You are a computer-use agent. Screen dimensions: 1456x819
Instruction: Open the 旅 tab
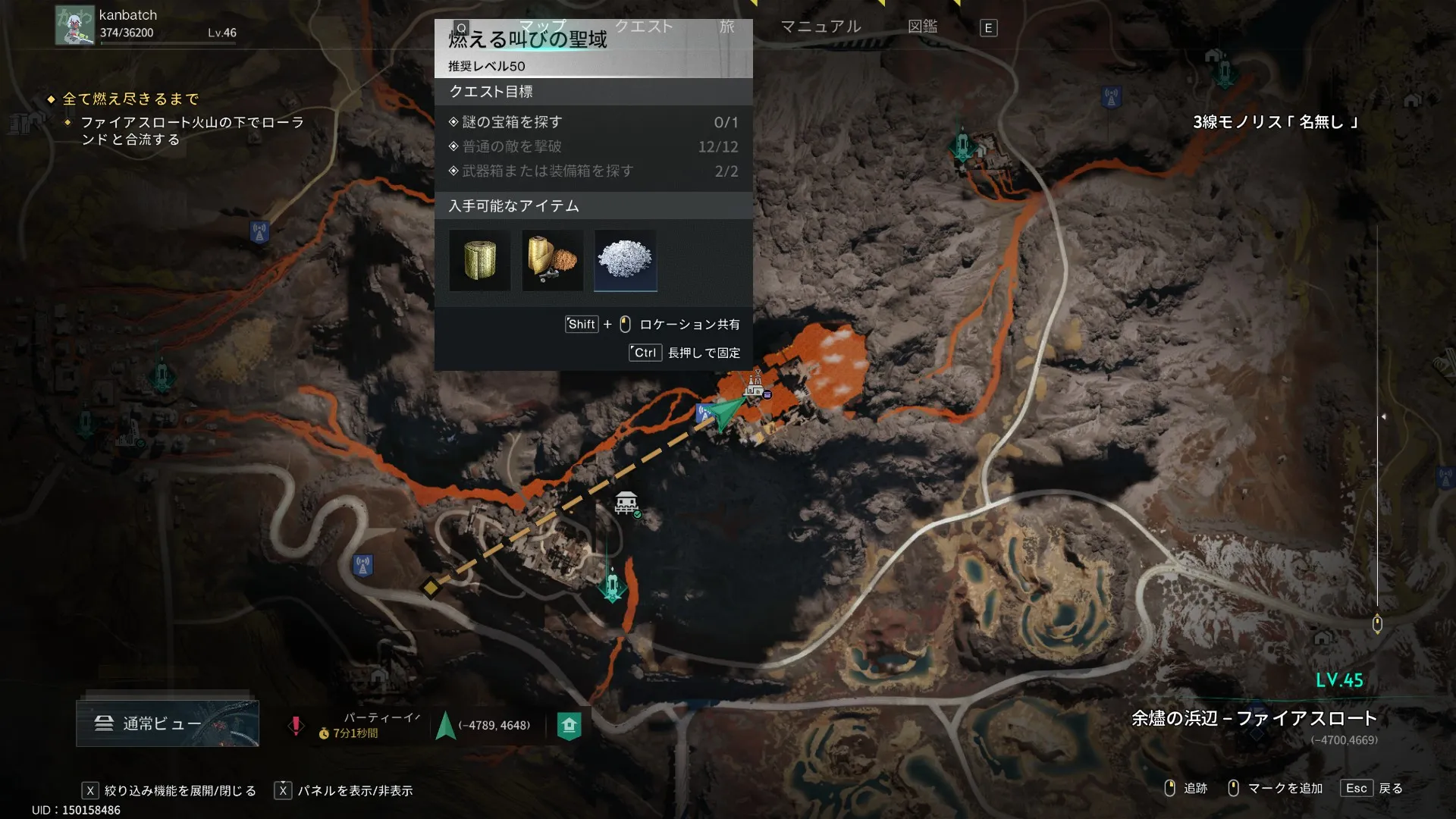point(726,27)
